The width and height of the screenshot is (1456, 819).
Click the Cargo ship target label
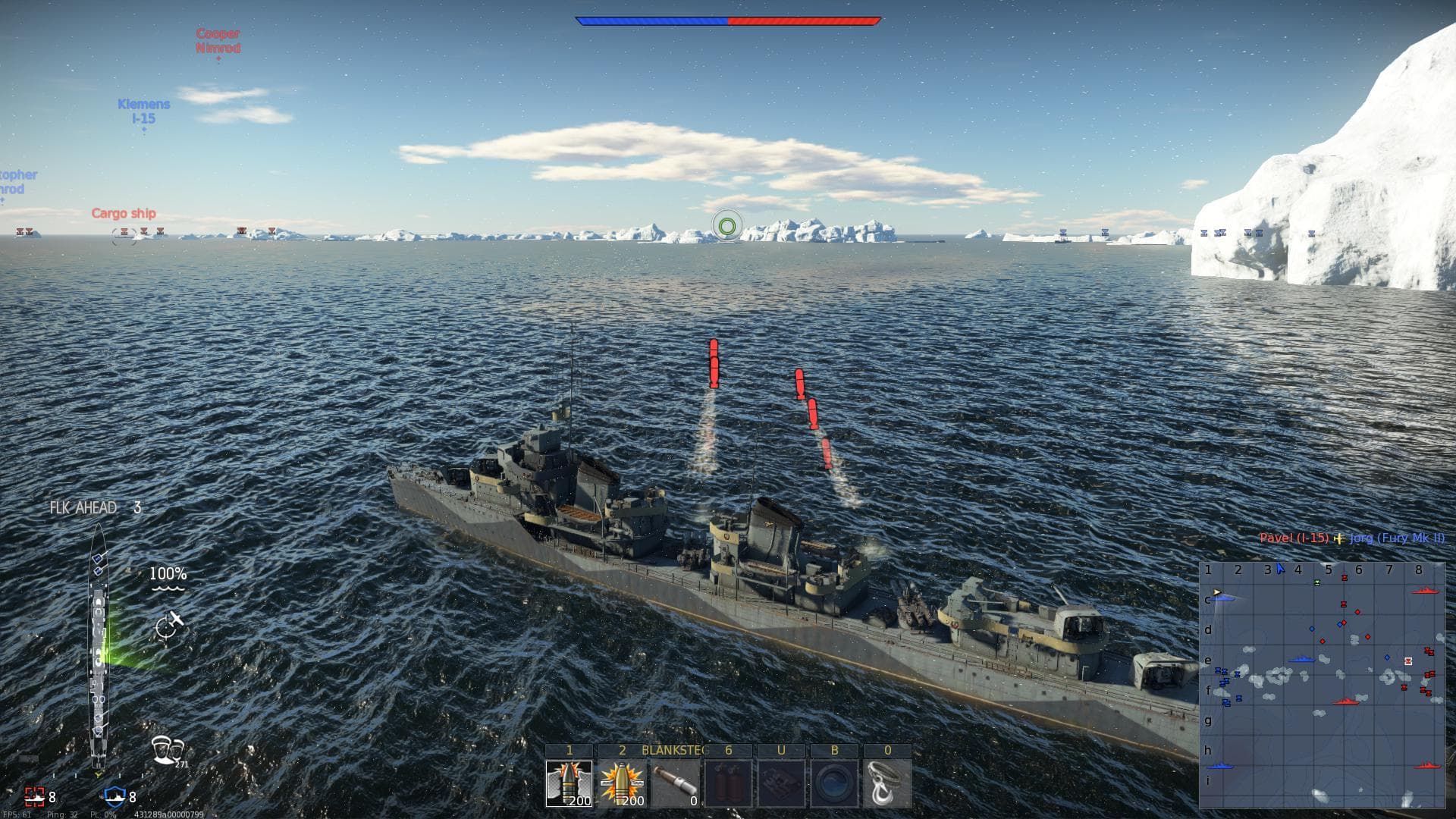124,213
